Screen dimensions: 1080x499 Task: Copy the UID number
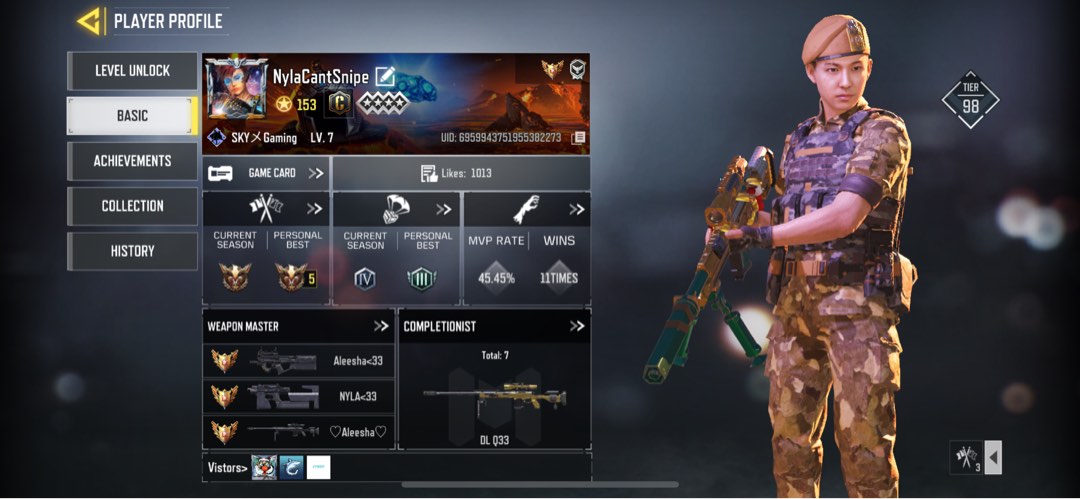point(579,138)
